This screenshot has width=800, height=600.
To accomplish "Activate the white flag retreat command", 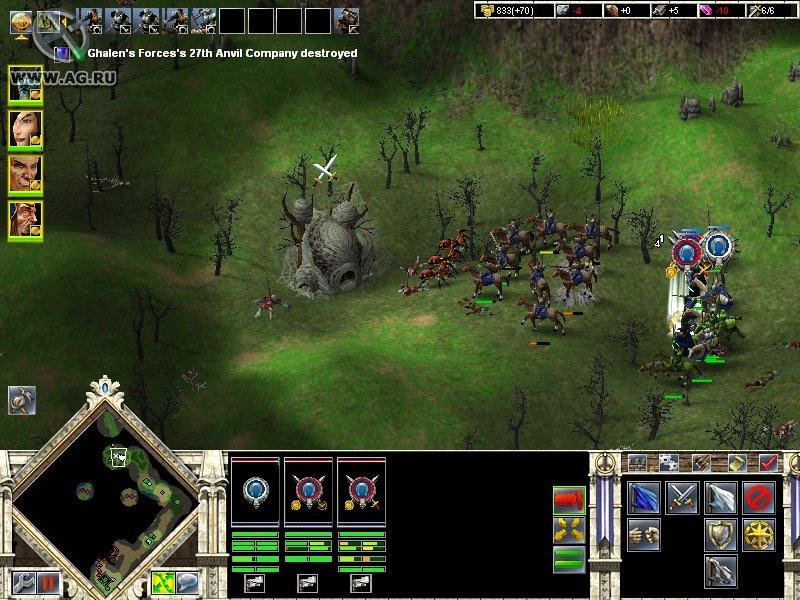I will 720,496.
